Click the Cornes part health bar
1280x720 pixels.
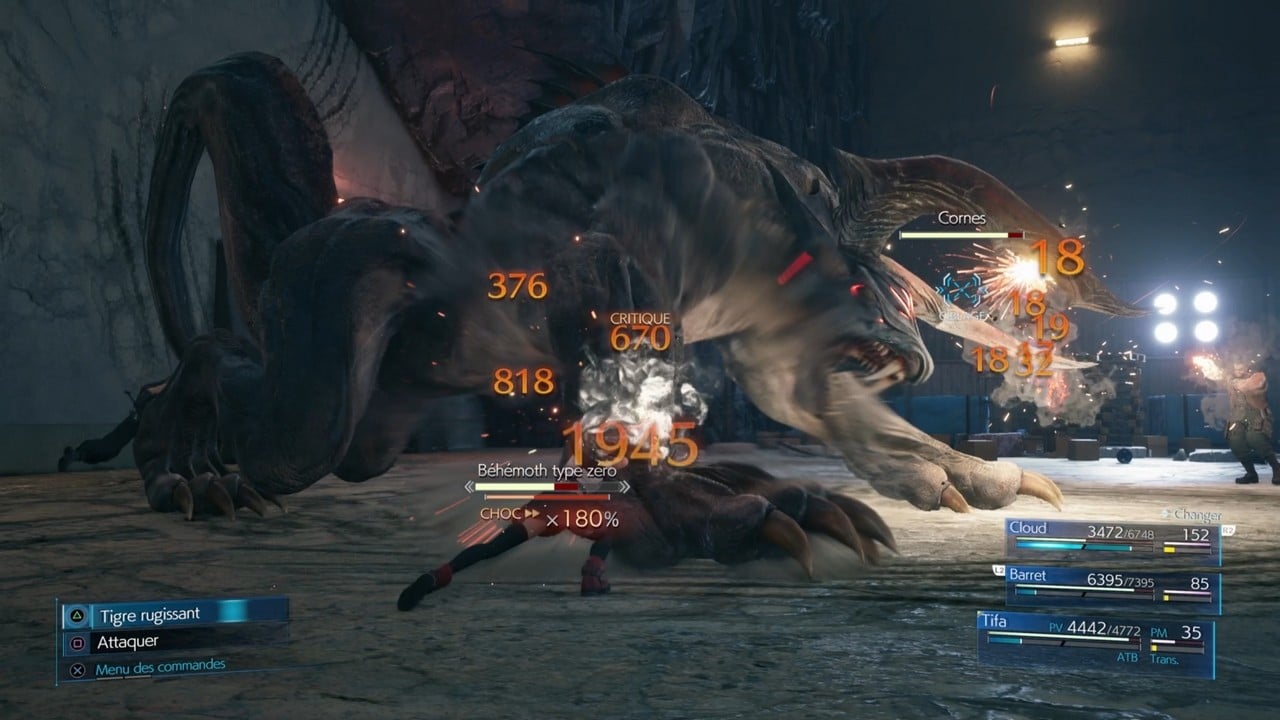(x=965, y=233)
